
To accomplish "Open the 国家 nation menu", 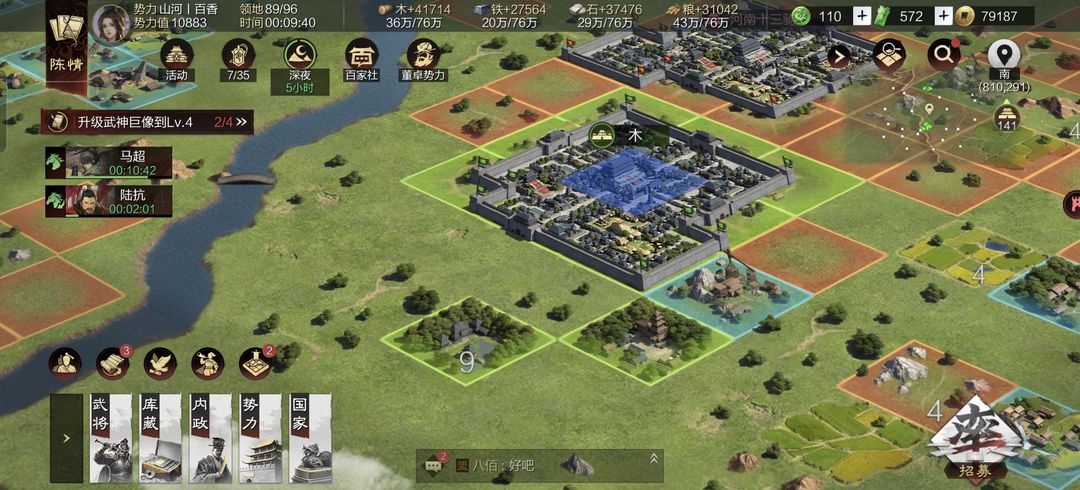I will tap(309, 439).
